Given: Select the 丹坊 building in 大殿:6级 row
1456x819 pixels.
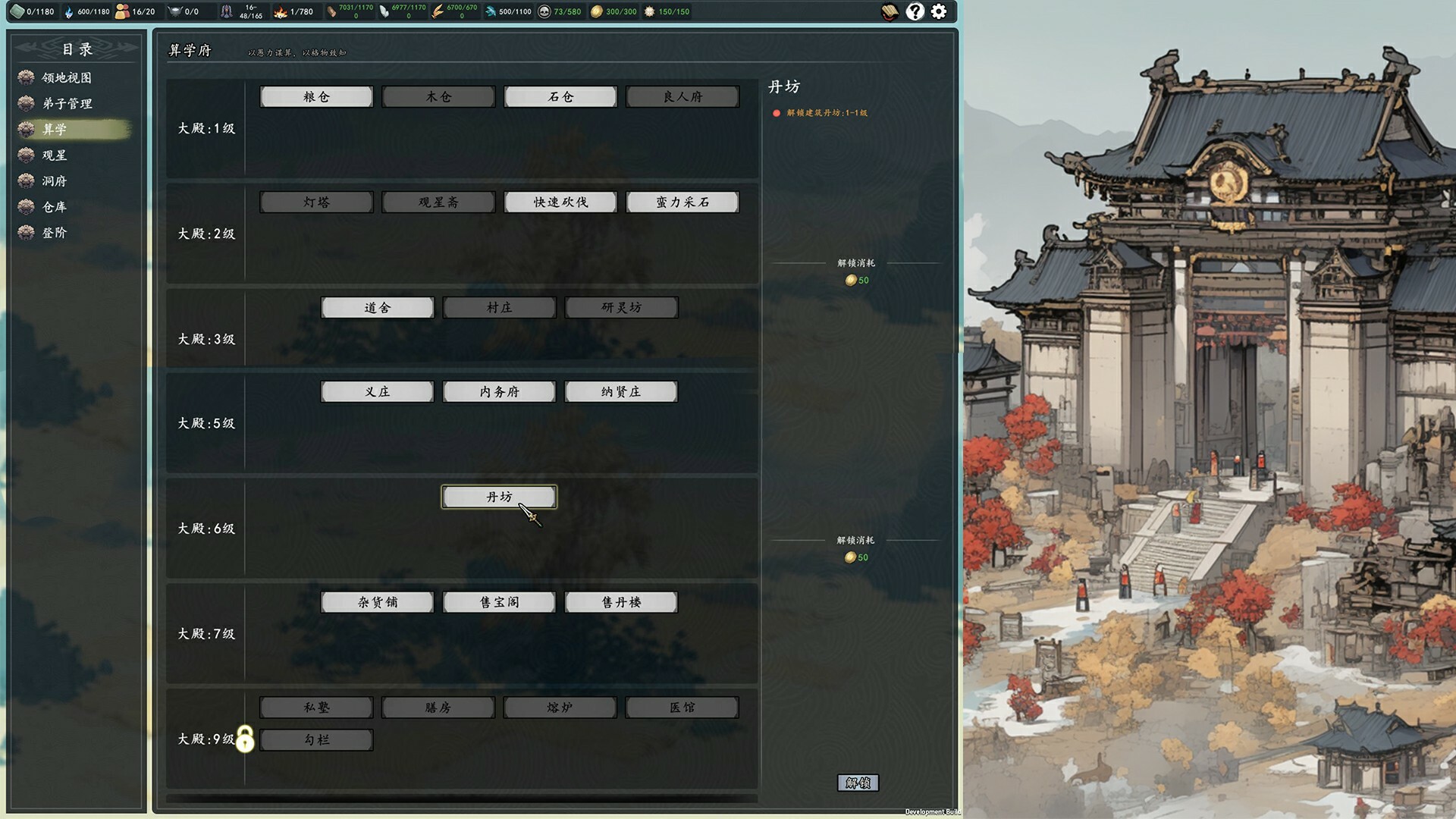Looking at the screenshot, I should pyautogui.click(x=498, y=497).
